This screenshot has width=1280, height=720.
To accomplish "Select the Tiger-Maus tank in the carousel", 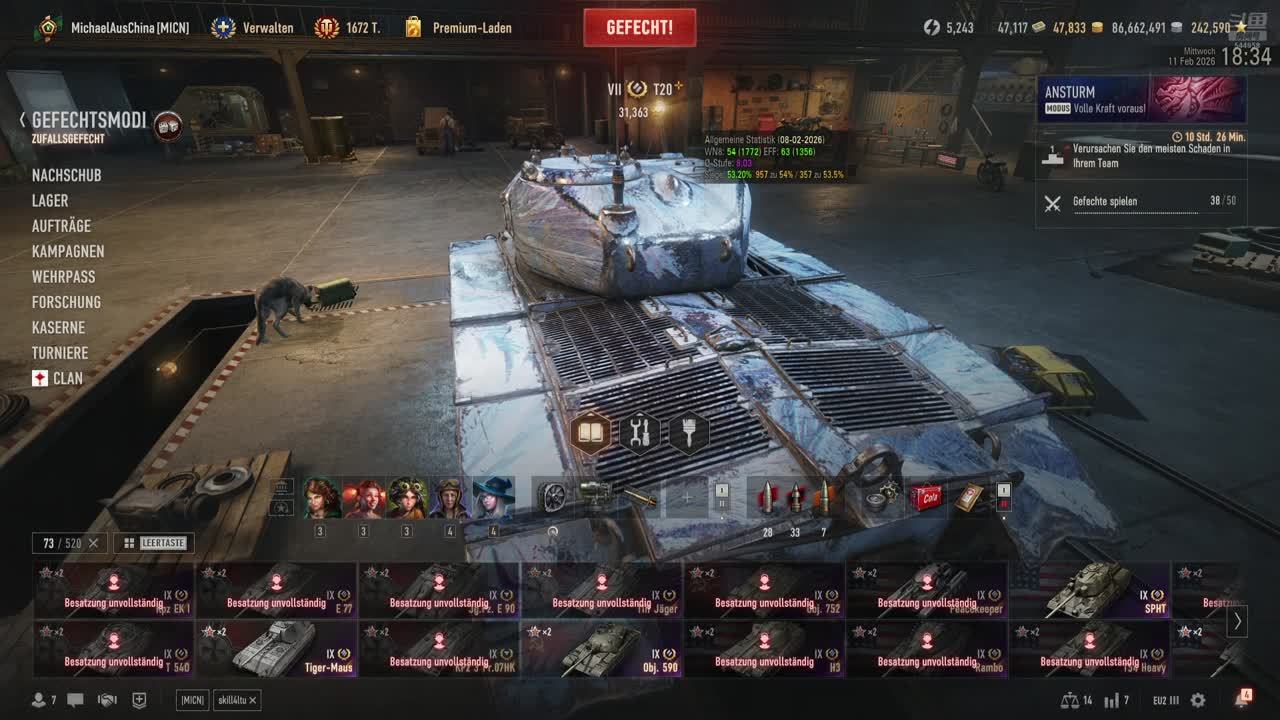I will tap(277, 649).
